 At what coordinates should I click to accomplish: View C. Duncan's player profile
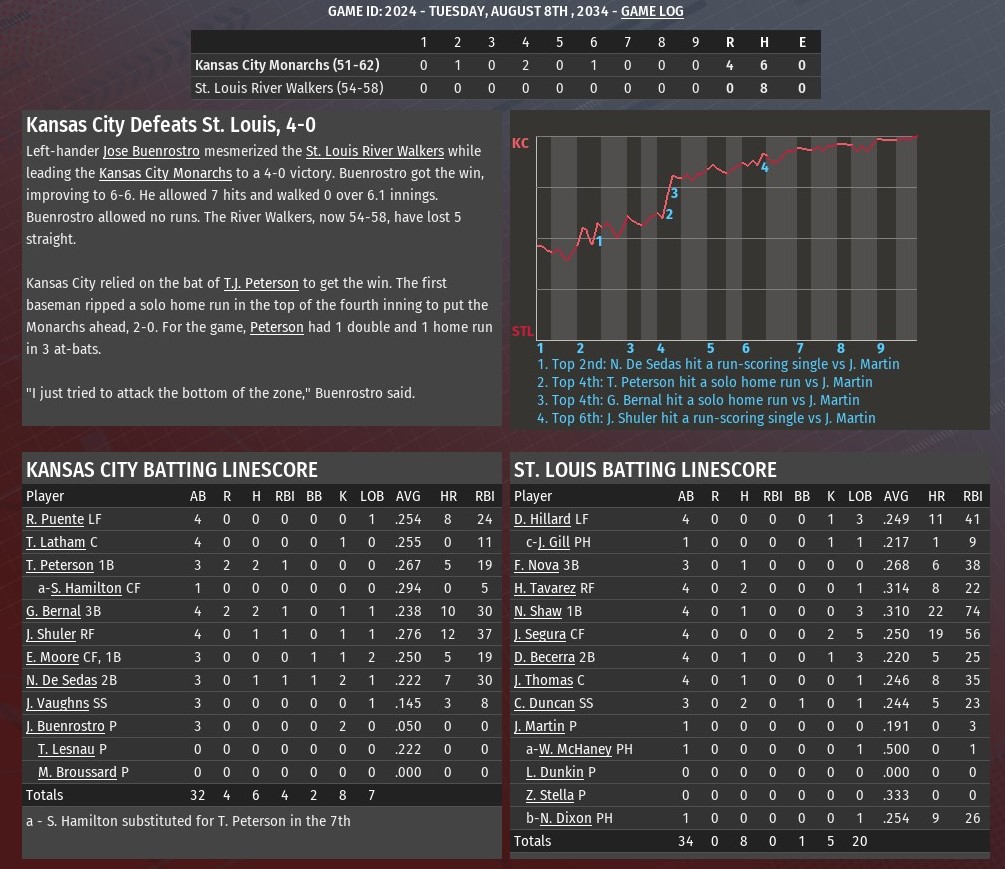pos(544,703)
